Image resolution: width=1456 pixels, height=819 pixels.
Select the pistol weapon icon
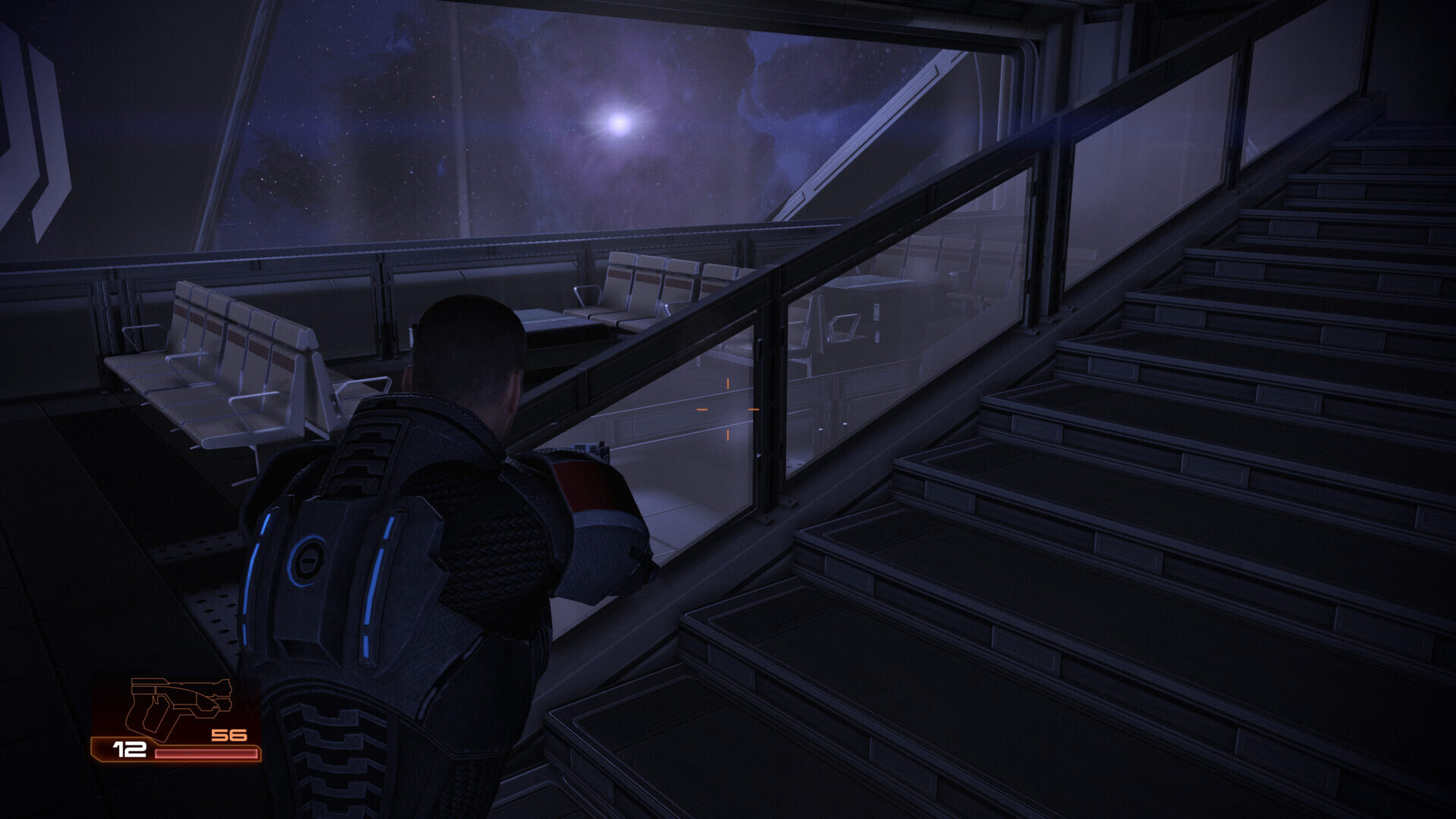[x=179, y=707]
